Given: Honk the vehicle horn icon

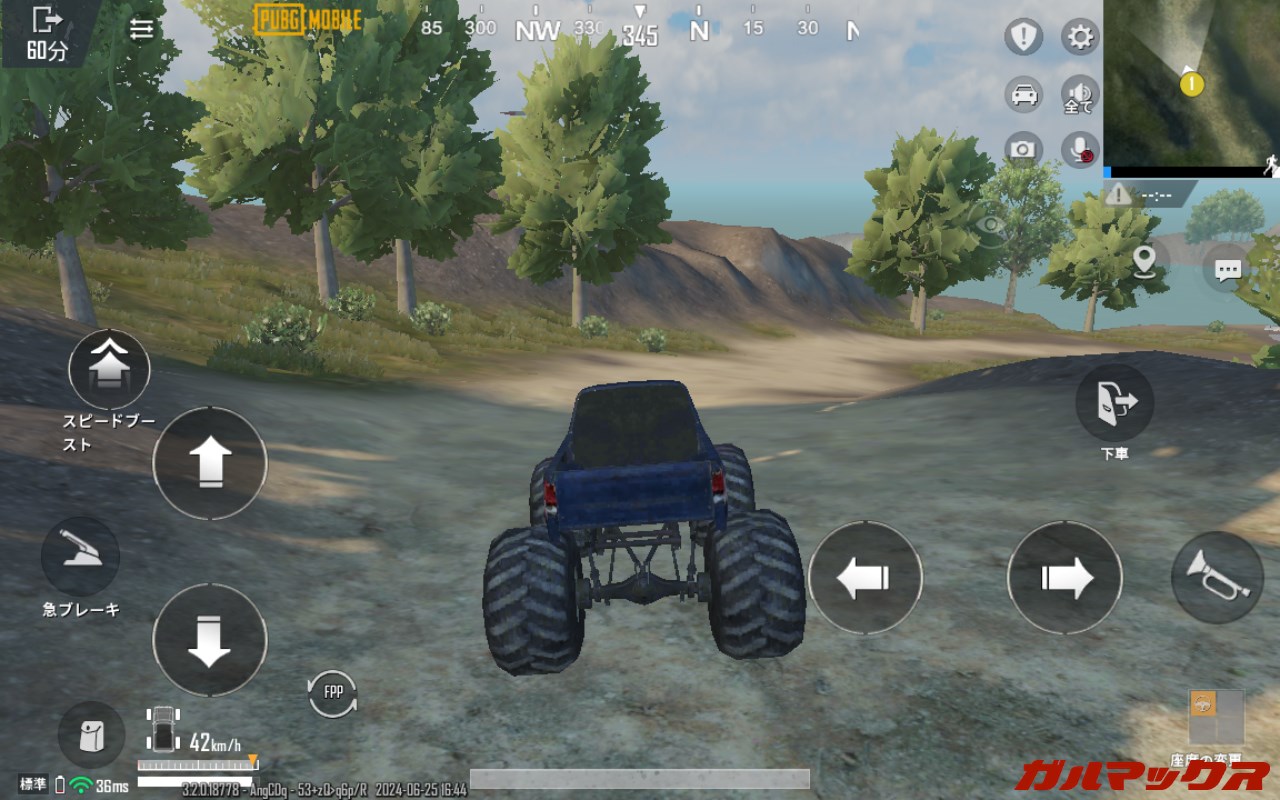Looking at the screenshot, I should click(1215, 576).
